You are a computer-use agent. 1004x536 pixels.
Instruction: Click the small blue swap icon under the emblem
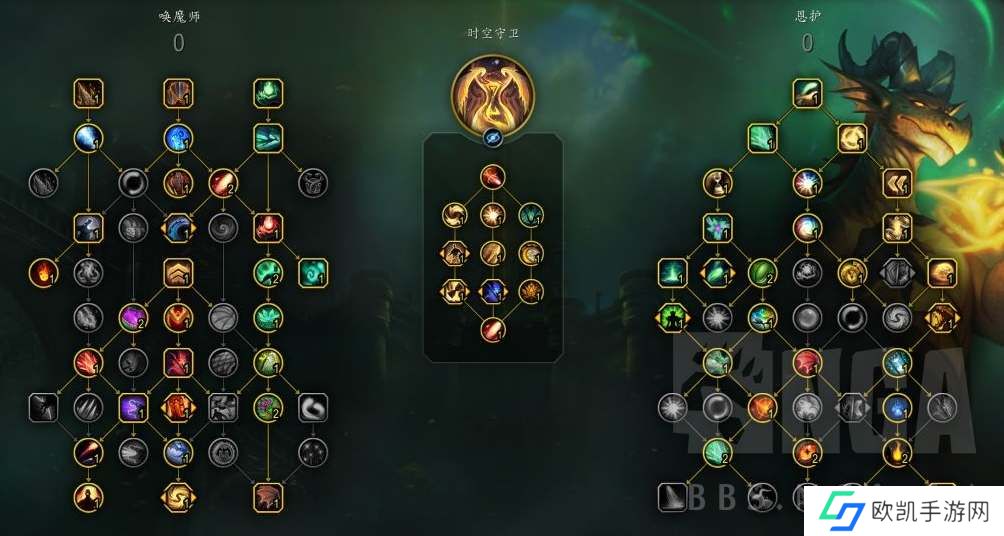point(493,138)
